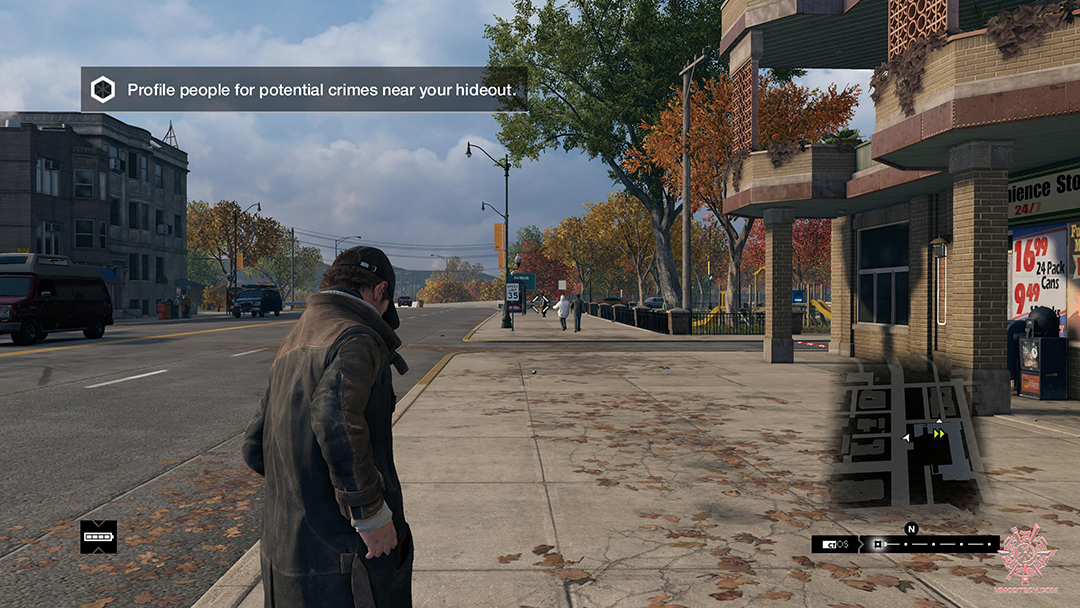Click the hexagon icon beside the objective
Image resolution: width=1080 pixels, height=608 pixels.
tap(103, 90)
